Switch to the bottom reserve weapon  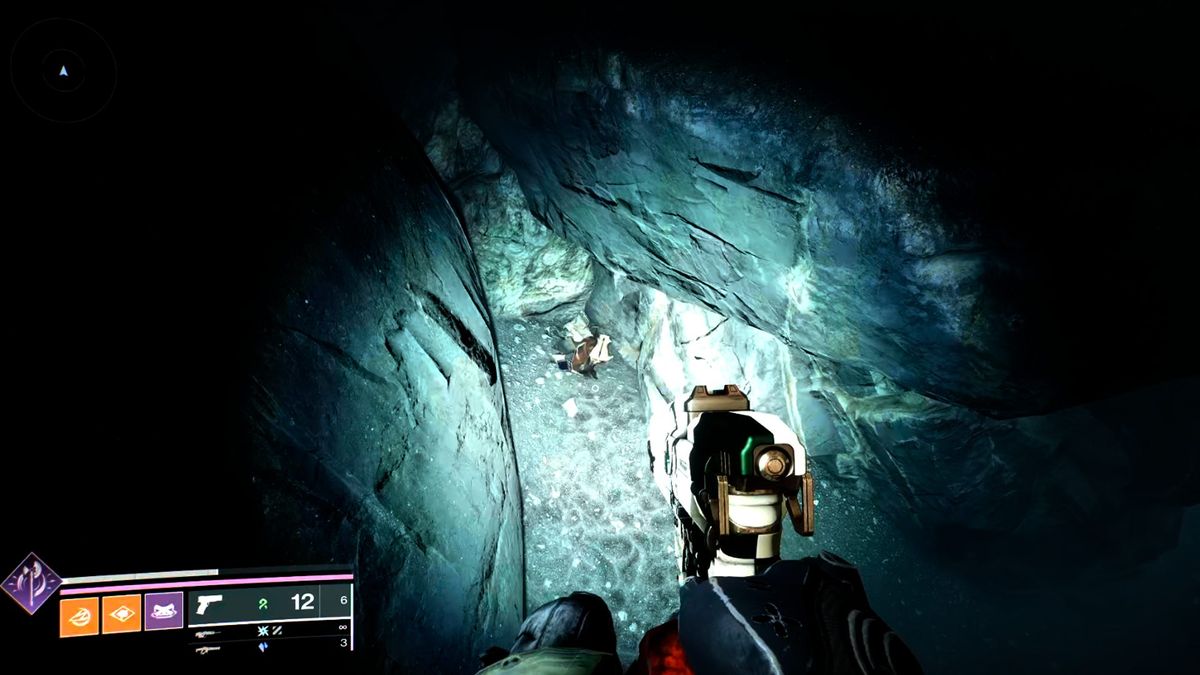tap(208, 648)
